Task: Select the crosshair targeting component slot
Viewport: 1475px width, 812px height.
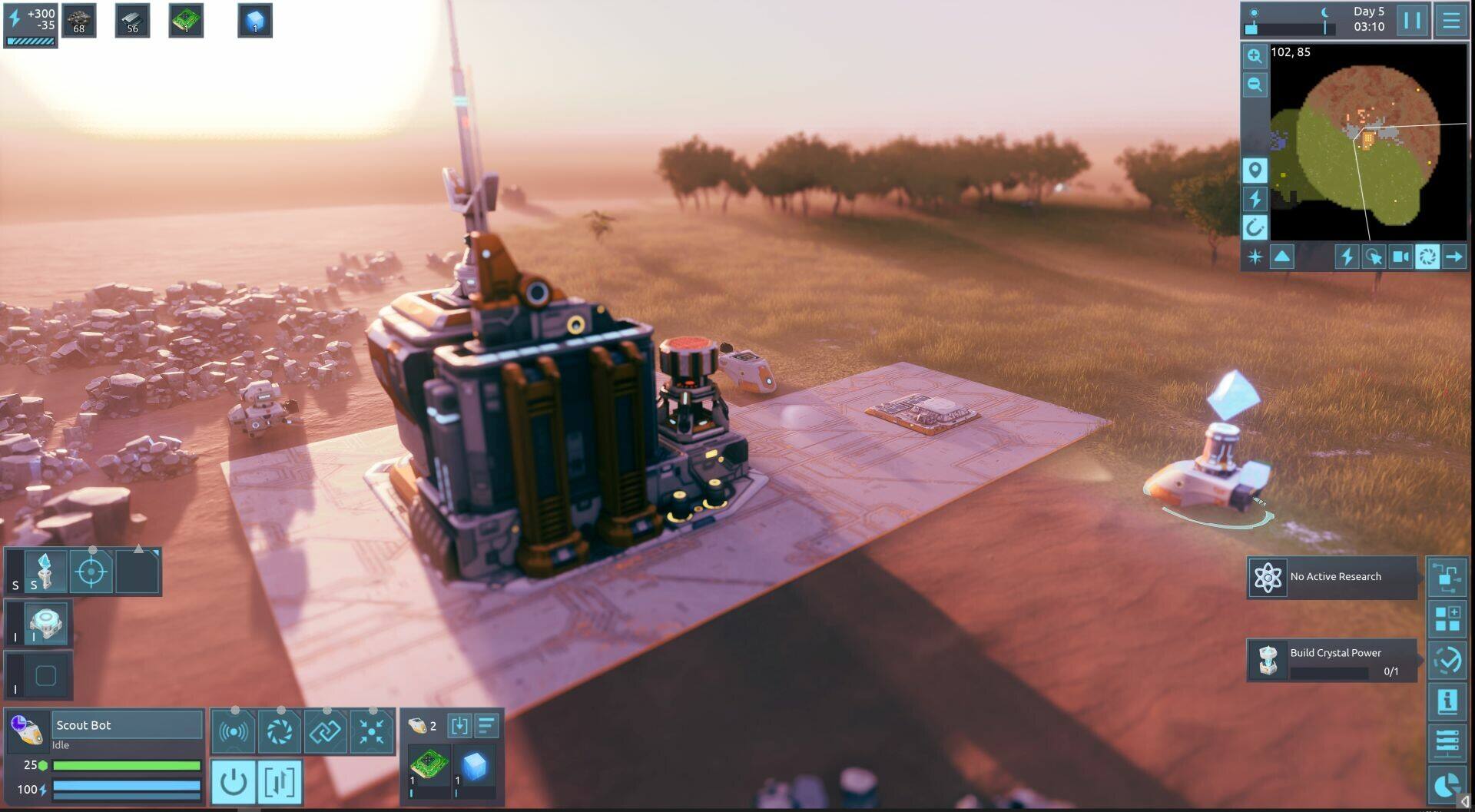Action: click(x=91, y=572)
